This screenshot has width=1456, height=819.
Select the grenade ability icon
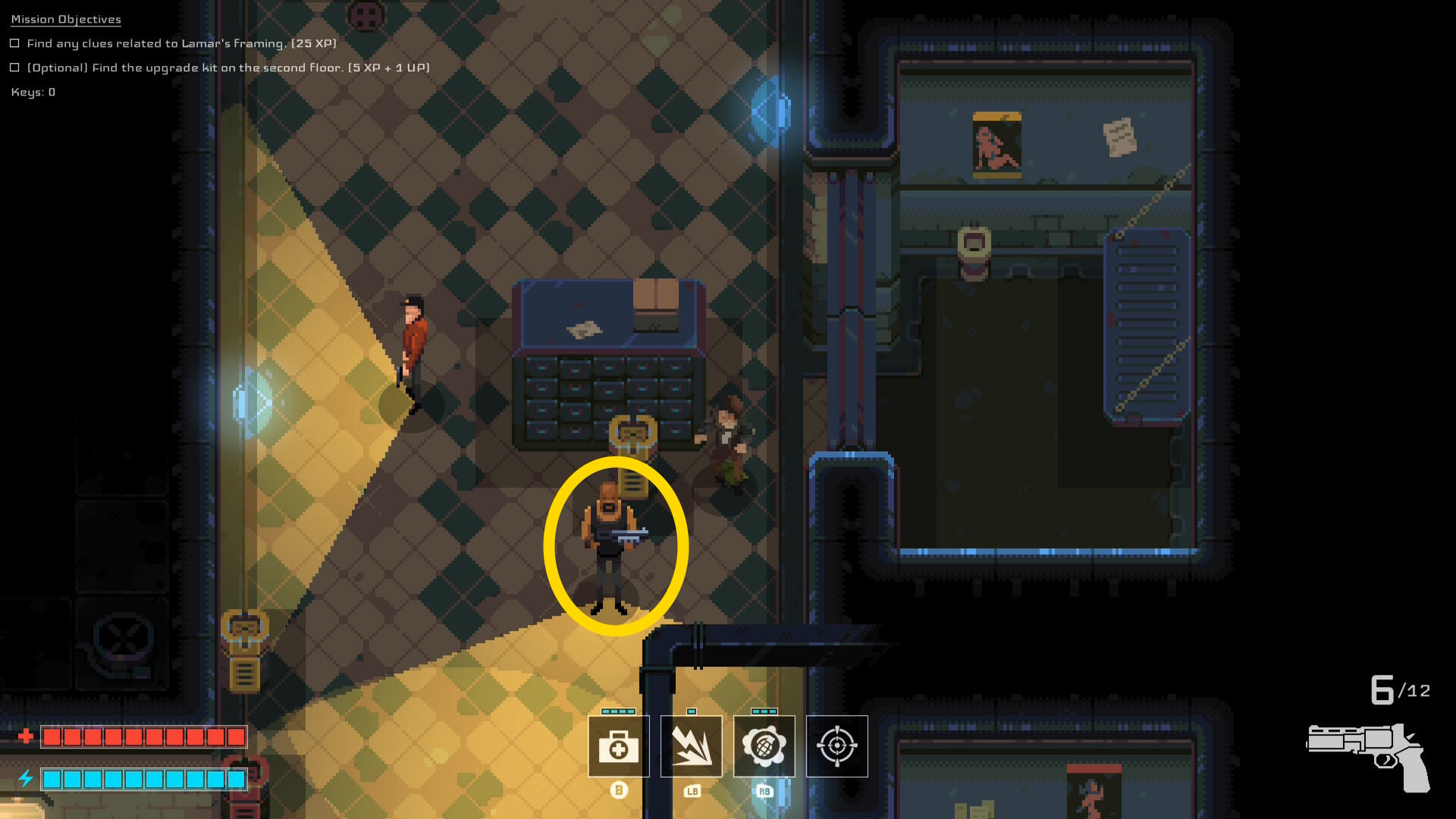764,746
